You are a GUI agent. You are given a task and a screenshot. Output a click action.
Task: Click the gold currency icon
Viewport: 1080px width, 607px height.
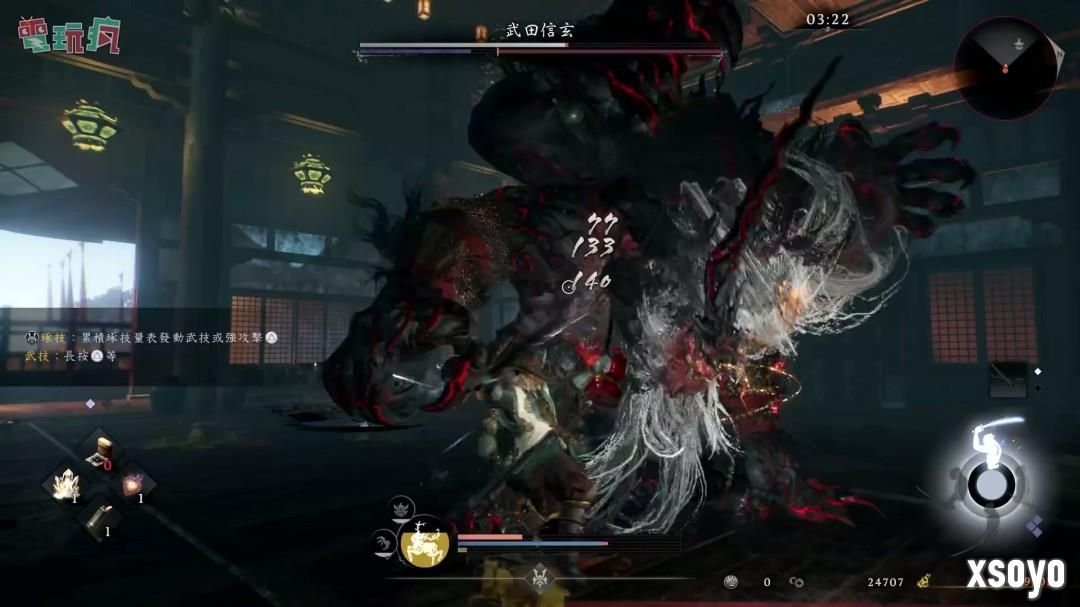coord(924,580)
